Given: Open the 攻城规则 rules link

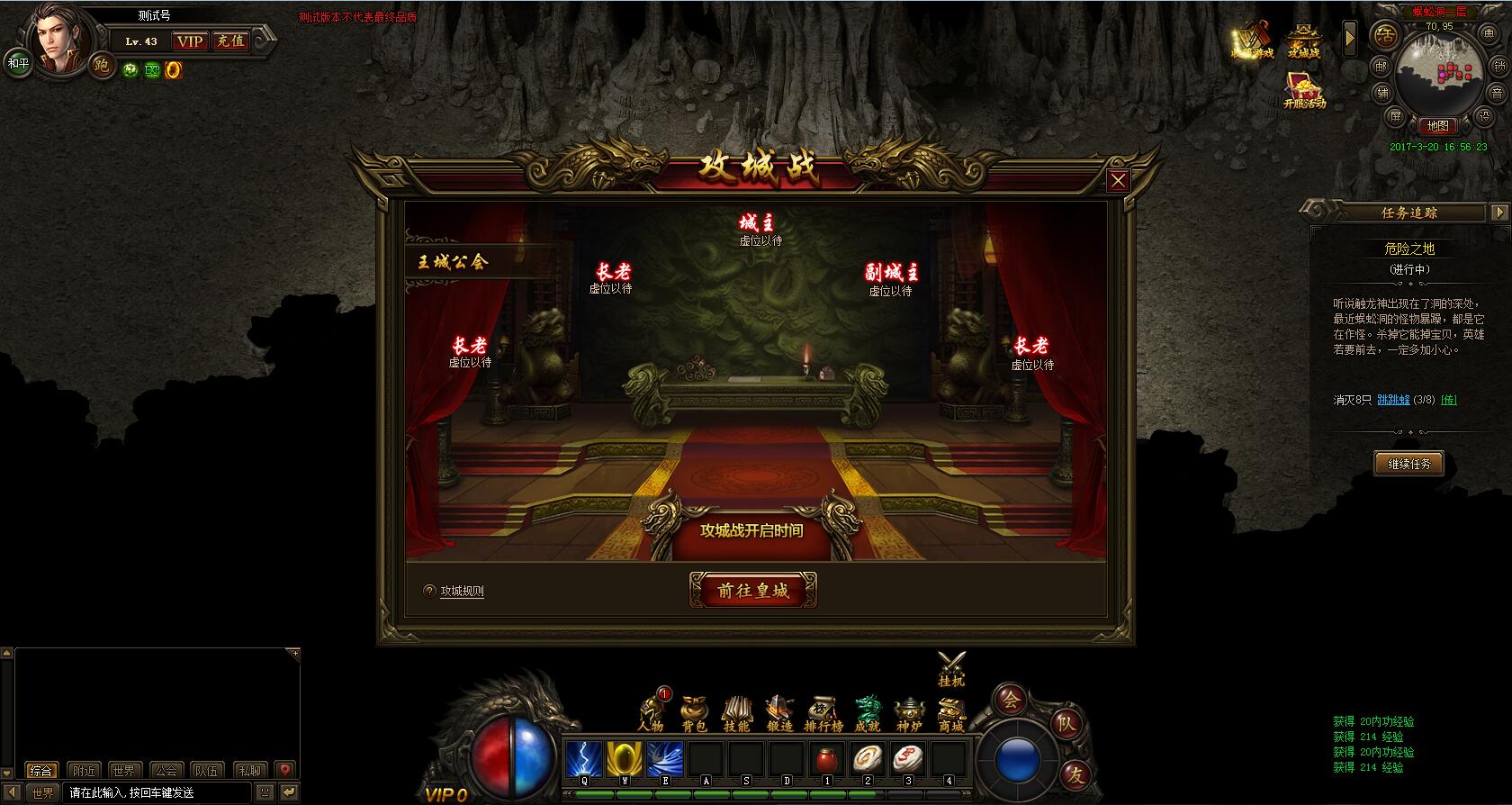Looking at the screenshot, I should pyautogui.click(x=462, y=592).
